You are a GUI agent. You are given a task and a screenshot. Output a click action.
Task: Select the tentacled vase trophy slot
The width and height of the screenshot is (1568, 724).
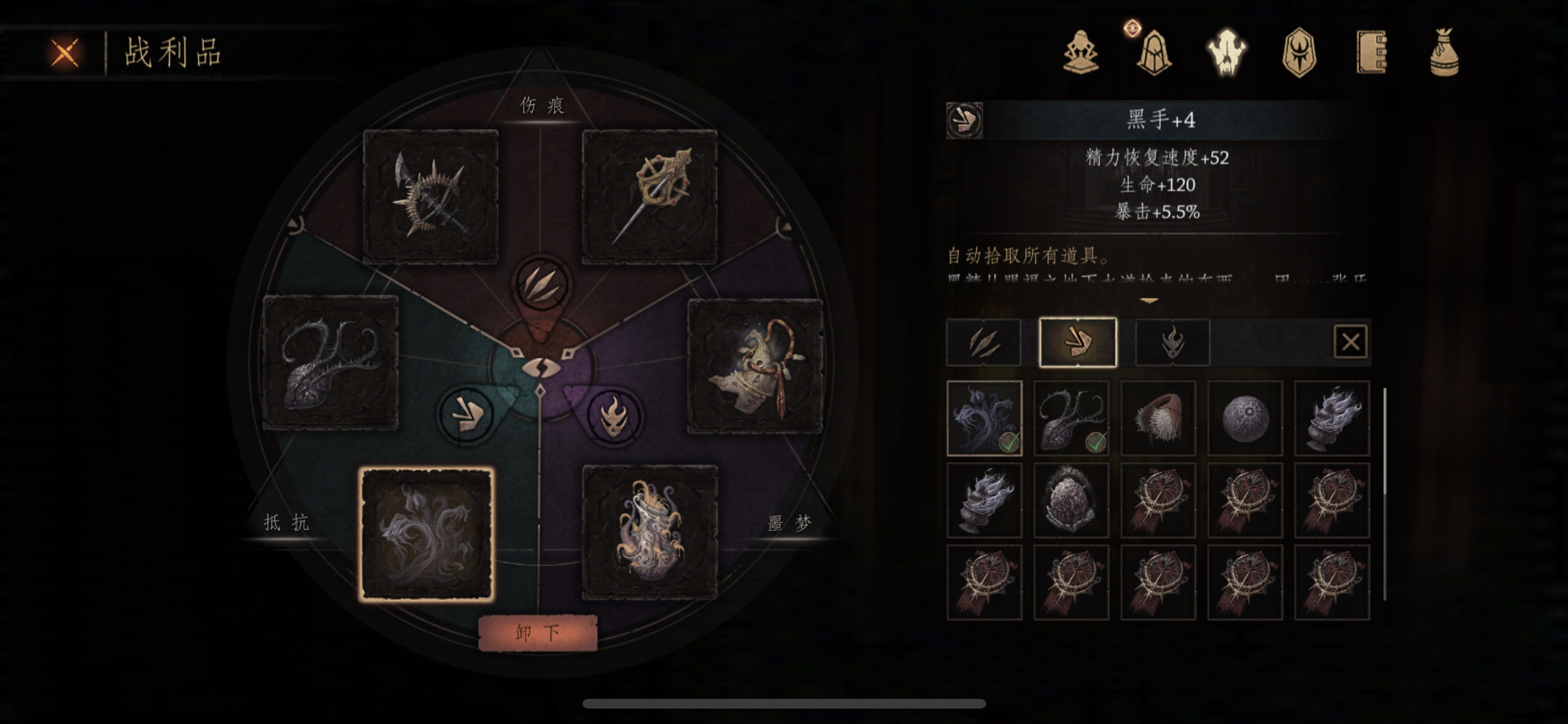(x=649, y=533)
